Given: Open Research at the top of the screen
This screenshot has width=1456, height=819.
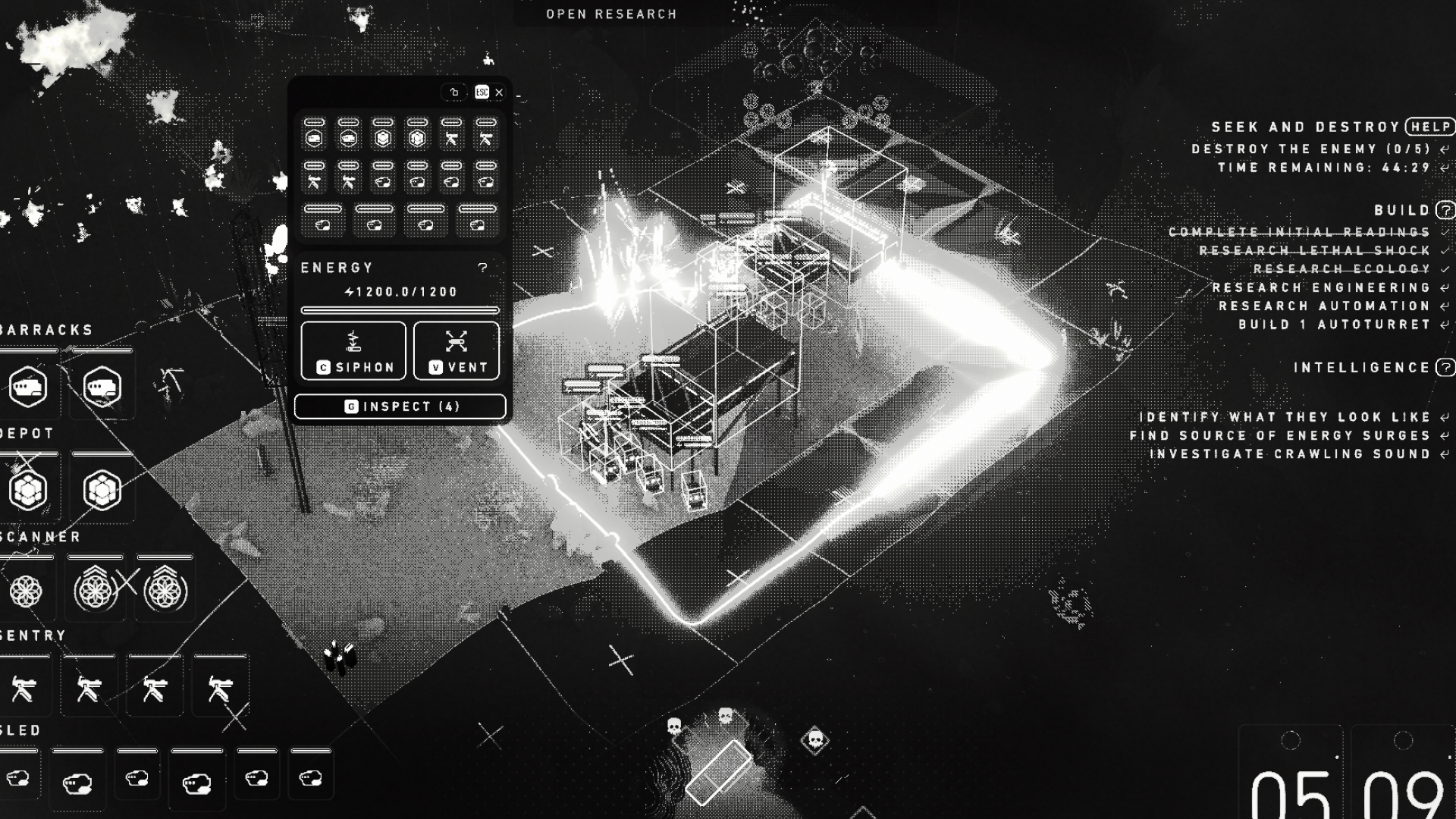Looking at the screenshot, I should [611, 14].
